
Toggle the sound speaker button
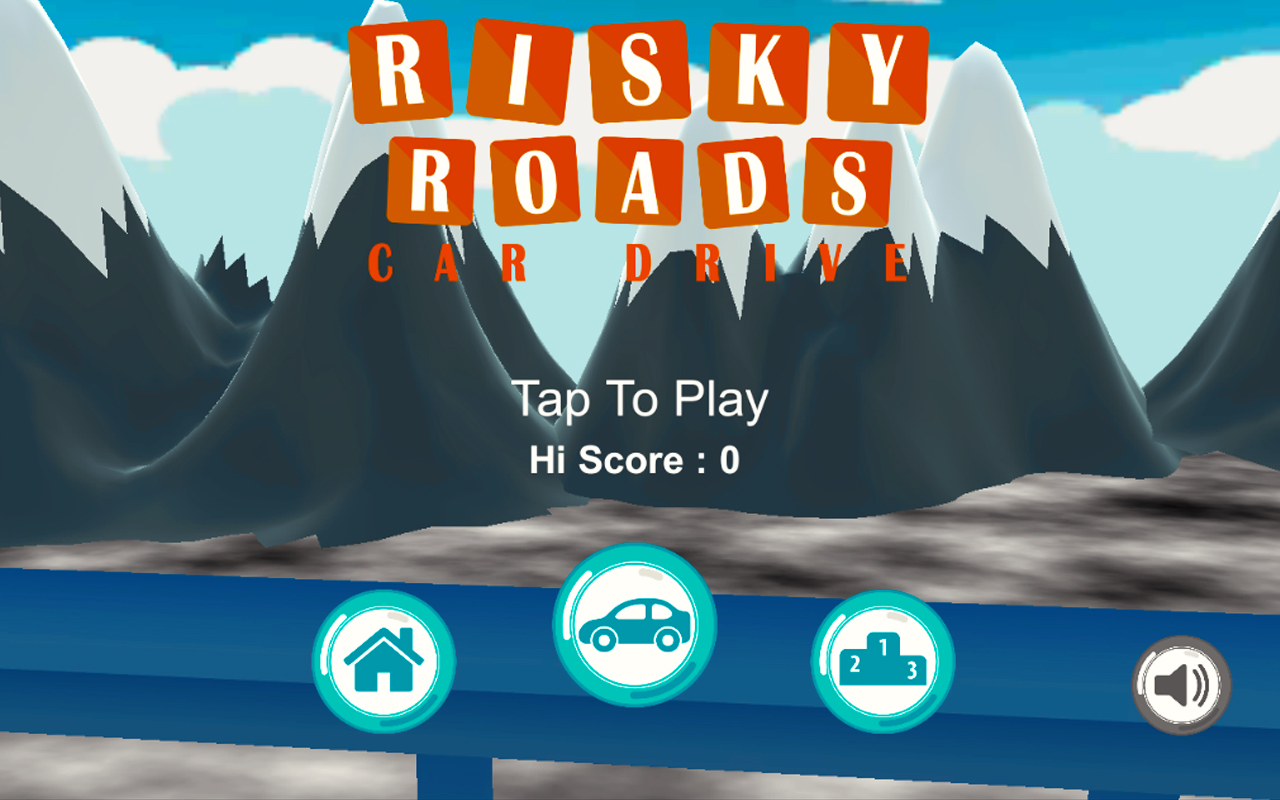[x=1181, y=686]
